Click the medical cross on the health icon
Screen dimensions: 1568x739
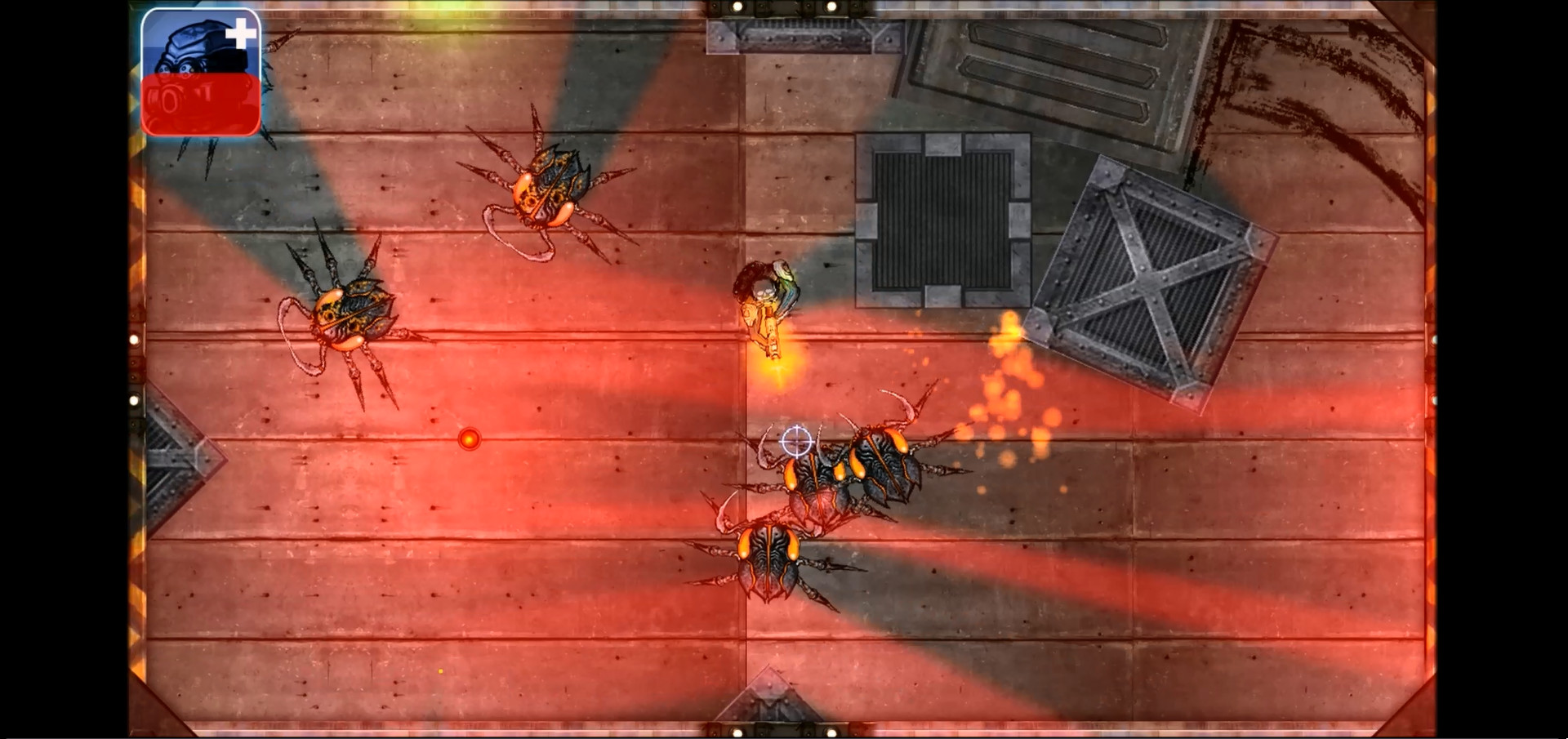pos(241,34)
